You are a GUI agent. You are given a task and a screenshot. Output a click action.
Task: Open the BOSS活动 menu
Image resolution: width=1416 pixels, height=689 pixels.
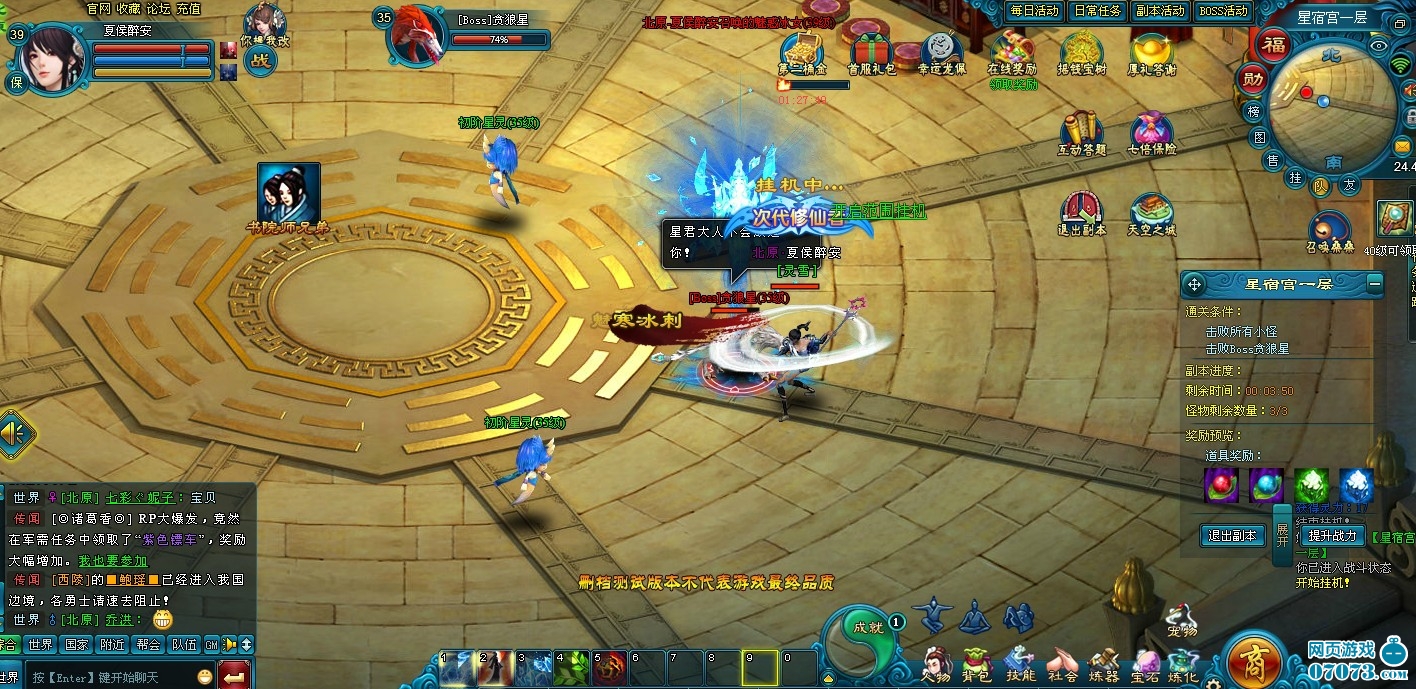click(x=1223, y=11)
